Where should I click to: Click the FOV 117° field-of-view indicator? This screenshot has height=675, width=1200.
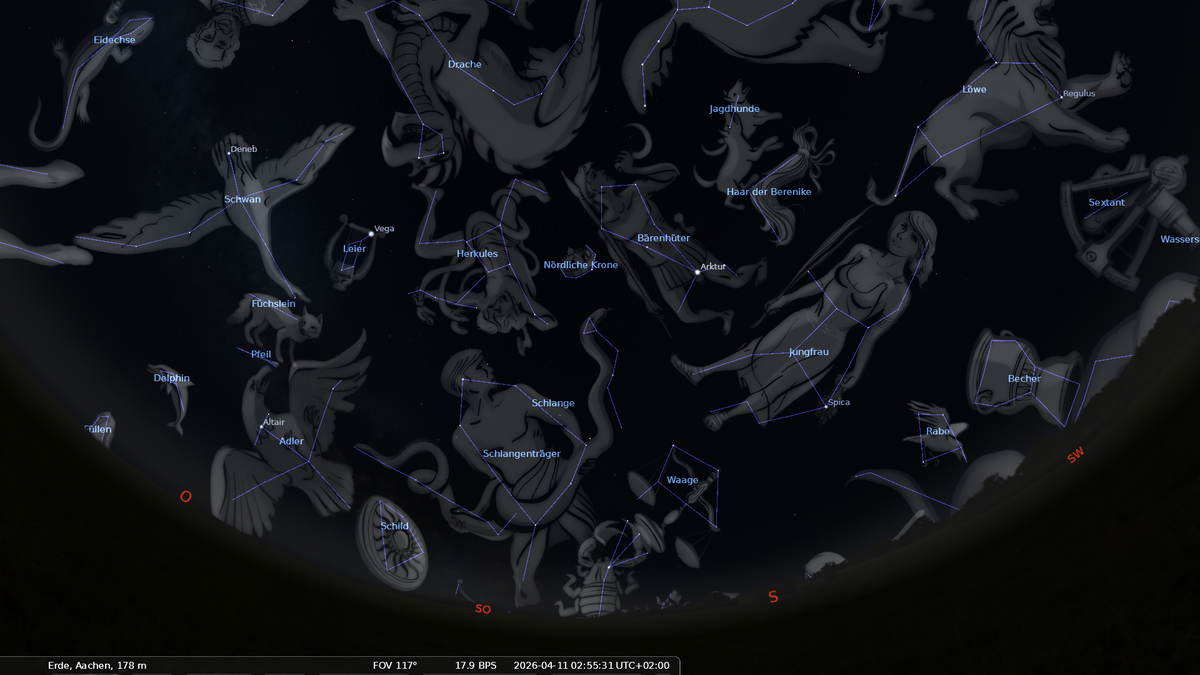[x=394, y=665]
